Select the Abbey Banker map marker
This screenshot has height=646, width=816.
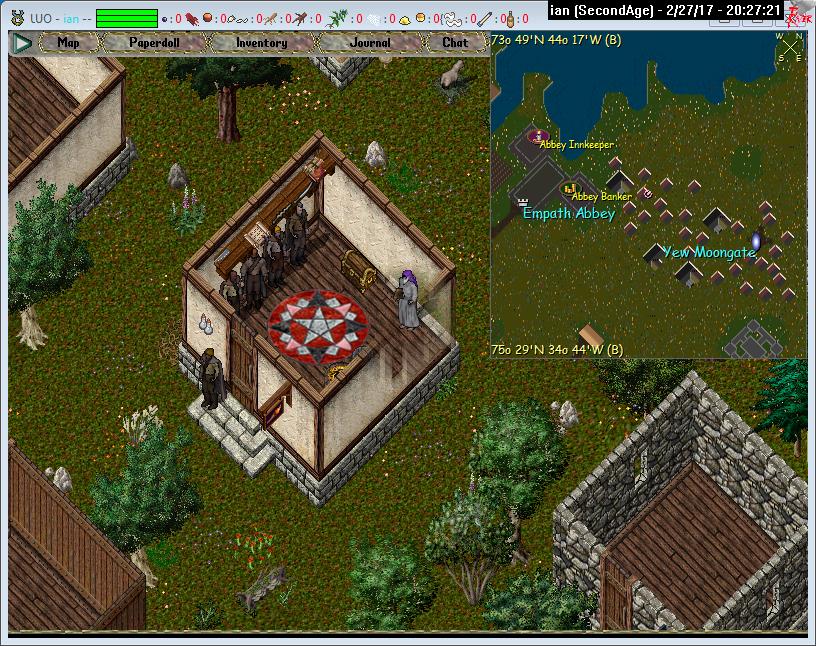coord(570,187)
